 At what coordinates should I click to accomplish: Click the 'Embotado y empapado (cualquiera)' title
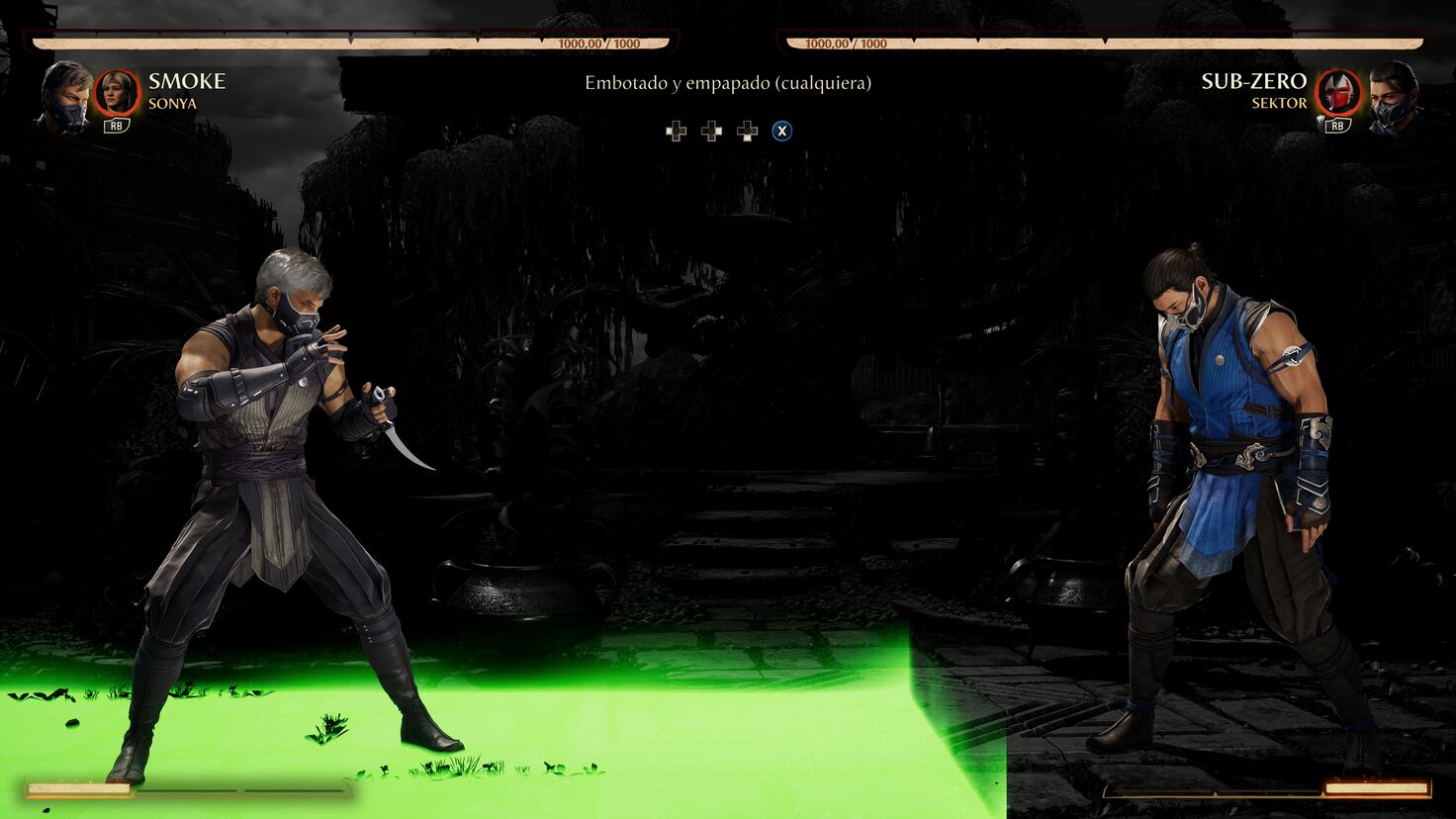pyautogui.click(x=728, y=83)
